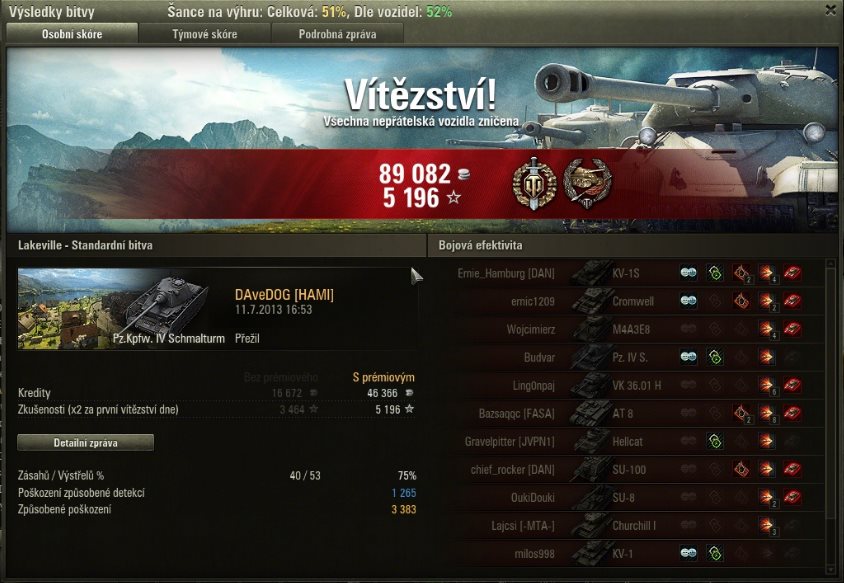
Task: Pick OukiDouki's SU-8 row
Action: pos(630,497)
